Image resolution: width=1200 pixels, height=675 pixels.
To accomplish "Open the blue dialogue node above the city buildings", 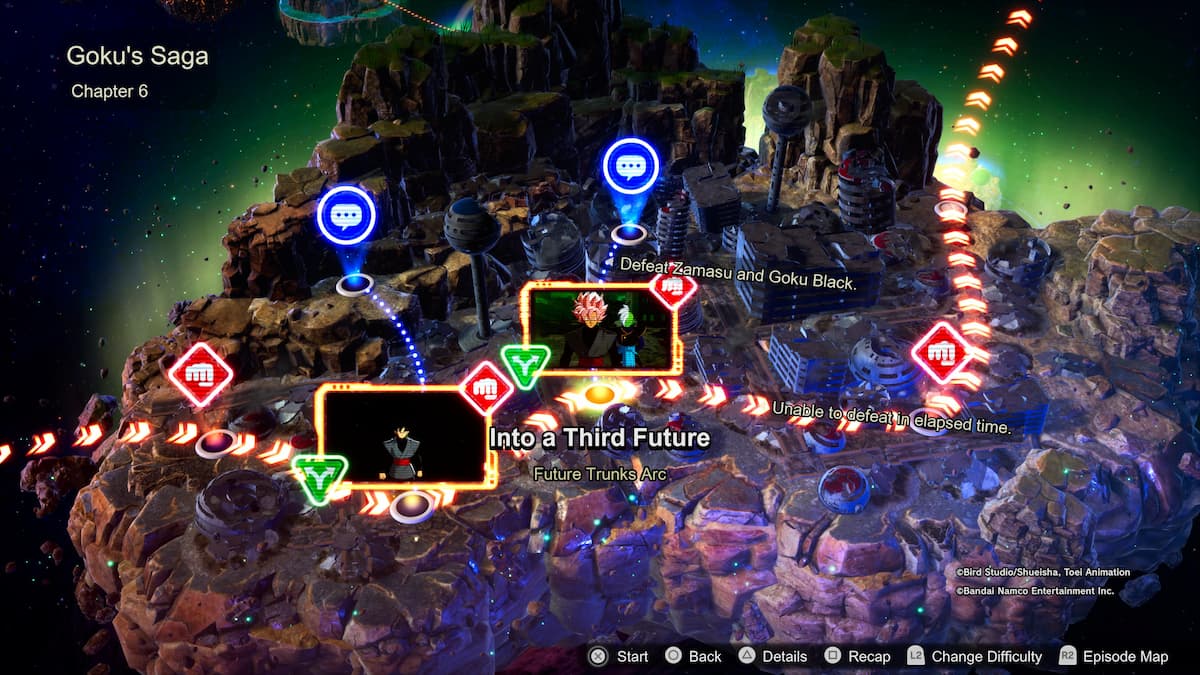I will click(631, 167).
